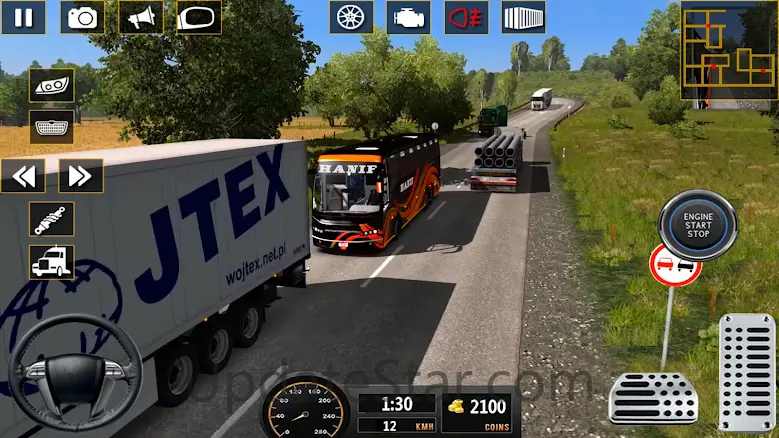Viewport: 779px width, 438px height.
Task: Toggle the red fog light
Action: pyautogui.click(x=466, y=17)
